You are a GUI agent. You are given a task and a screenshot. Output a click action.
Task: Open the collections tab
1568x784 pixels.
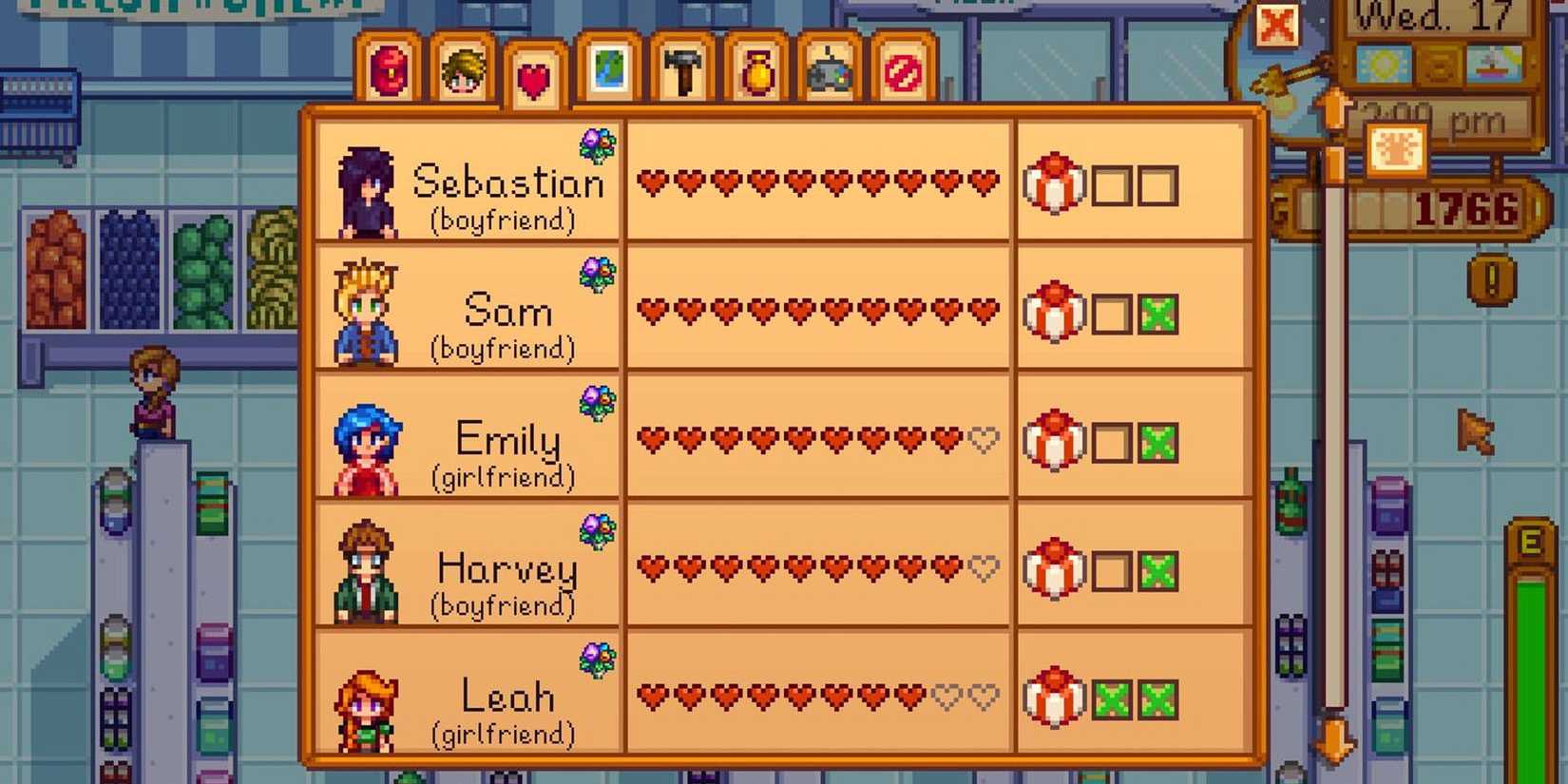(755, 71)
